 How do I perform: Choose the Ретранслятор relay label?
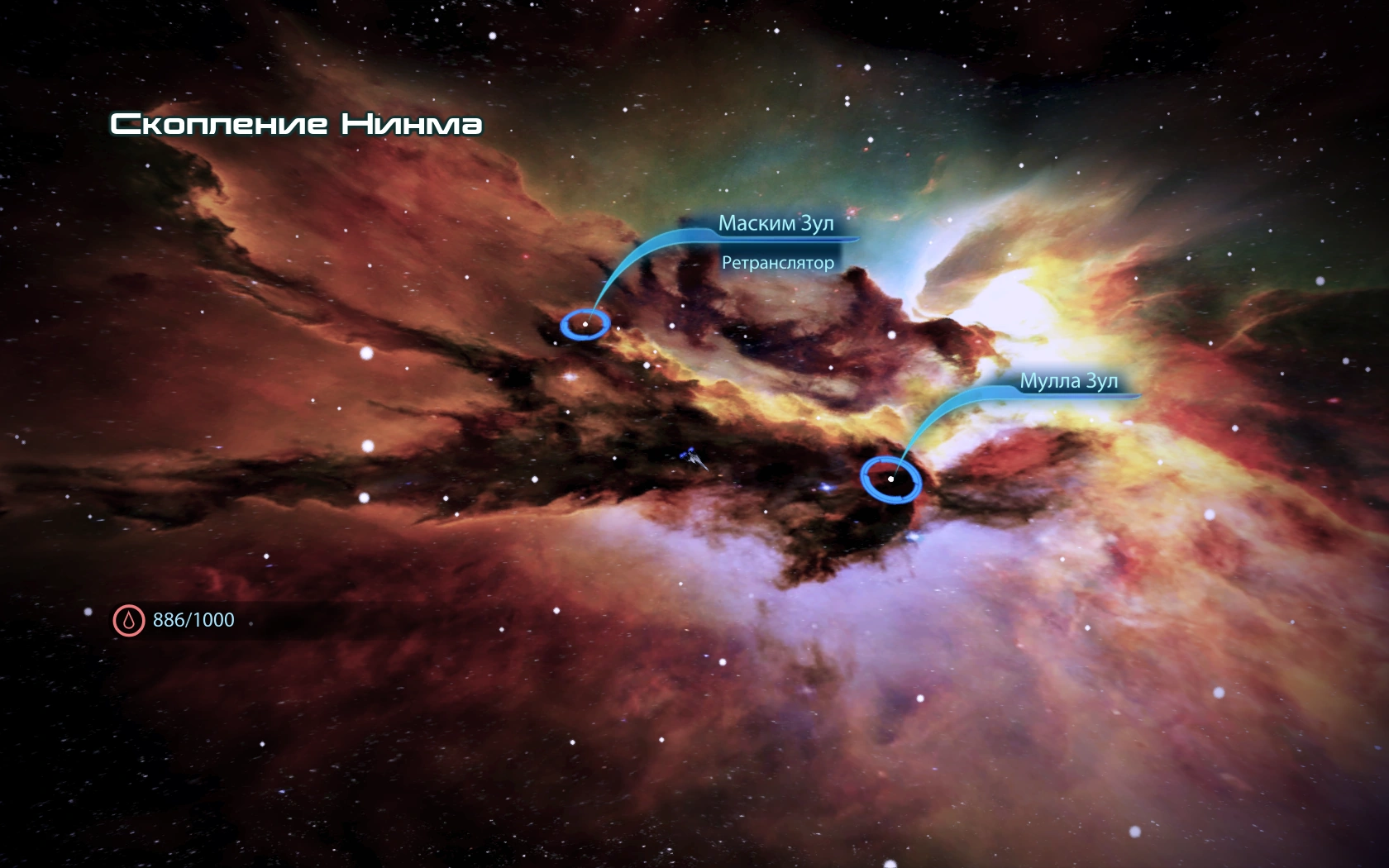click(x=777, y=263)
